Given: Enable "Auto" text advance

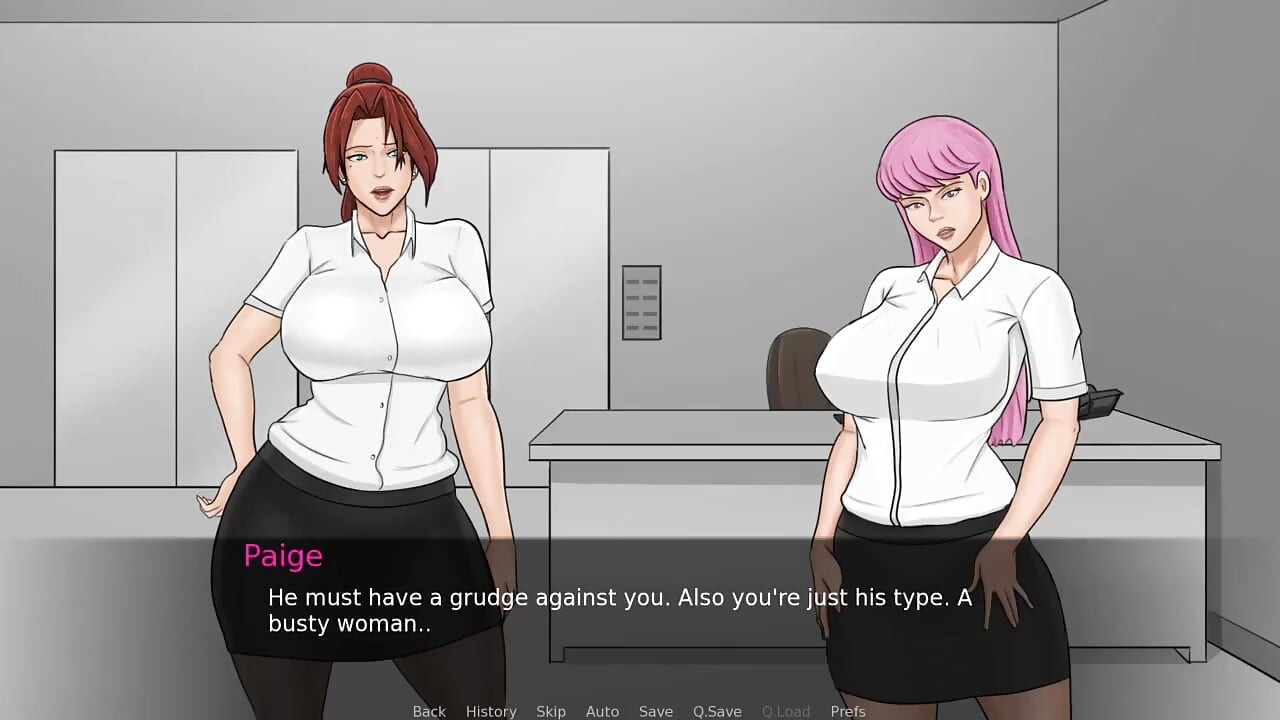Looking at the screenshot, I should 602,711.
